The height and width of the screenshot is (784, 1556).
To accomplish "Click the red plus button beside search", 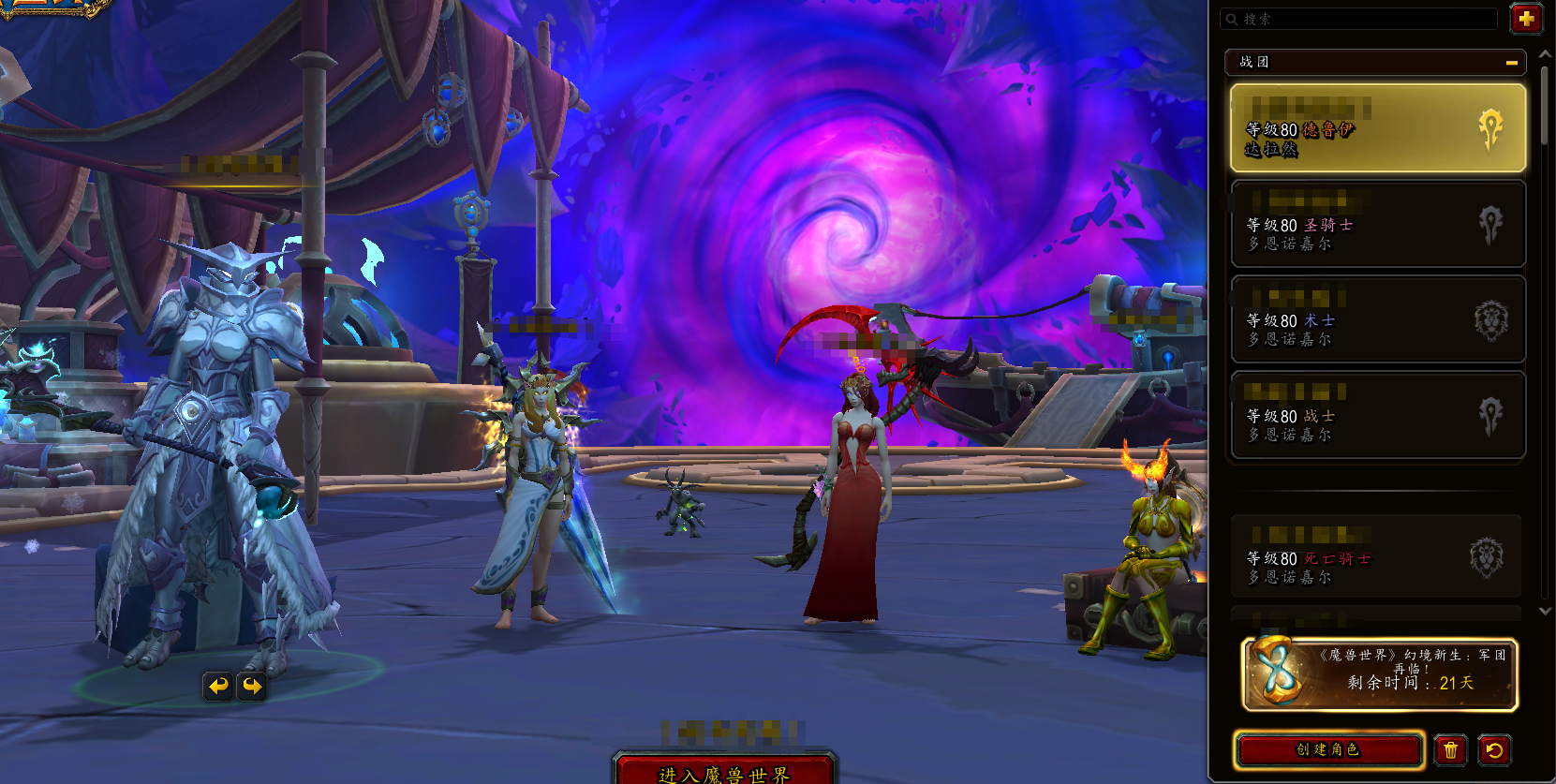I will pos(1526,19).
